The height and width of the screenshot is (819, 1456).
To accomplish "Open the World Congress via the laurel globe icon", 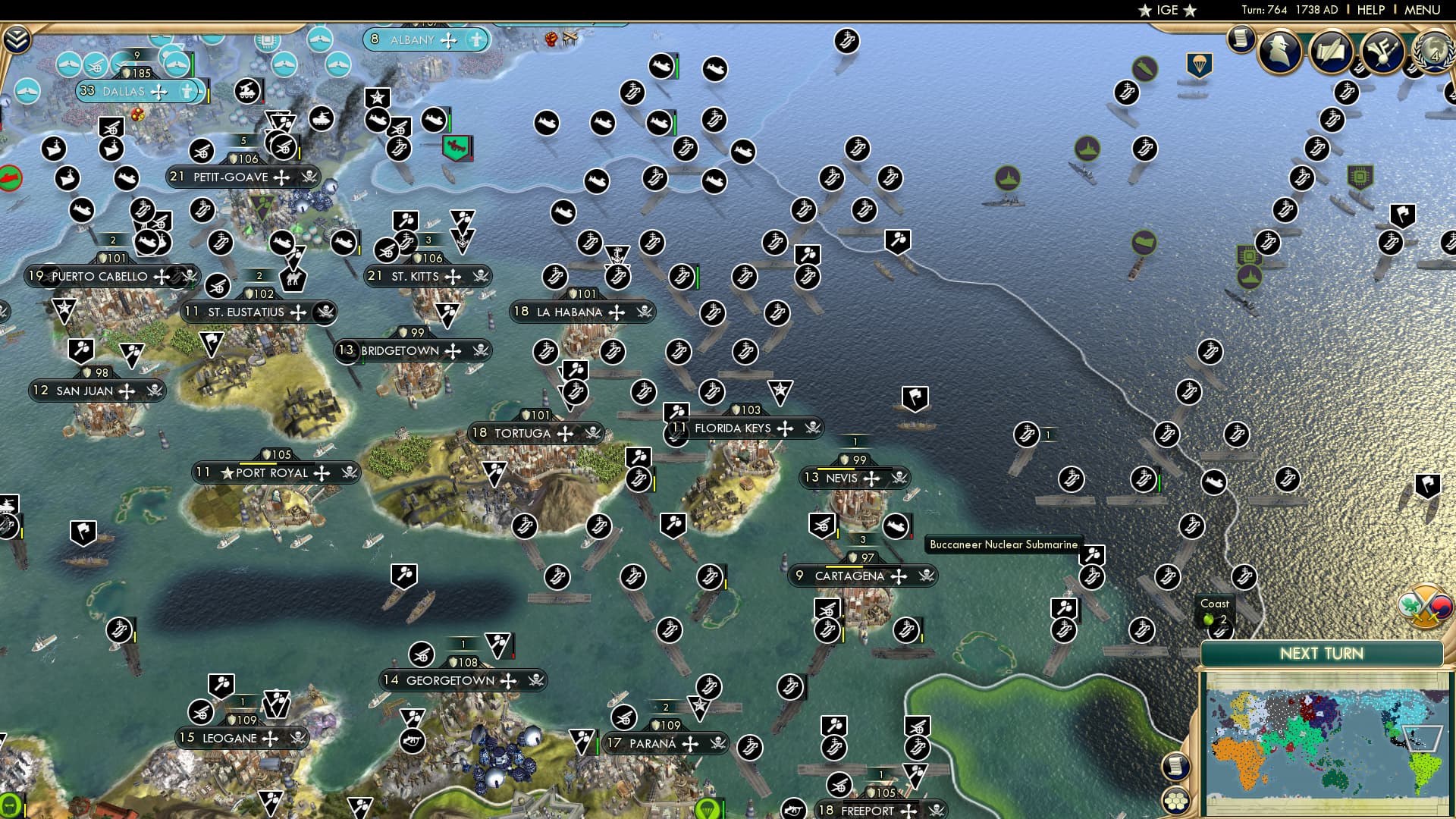I will [1433, 53].
